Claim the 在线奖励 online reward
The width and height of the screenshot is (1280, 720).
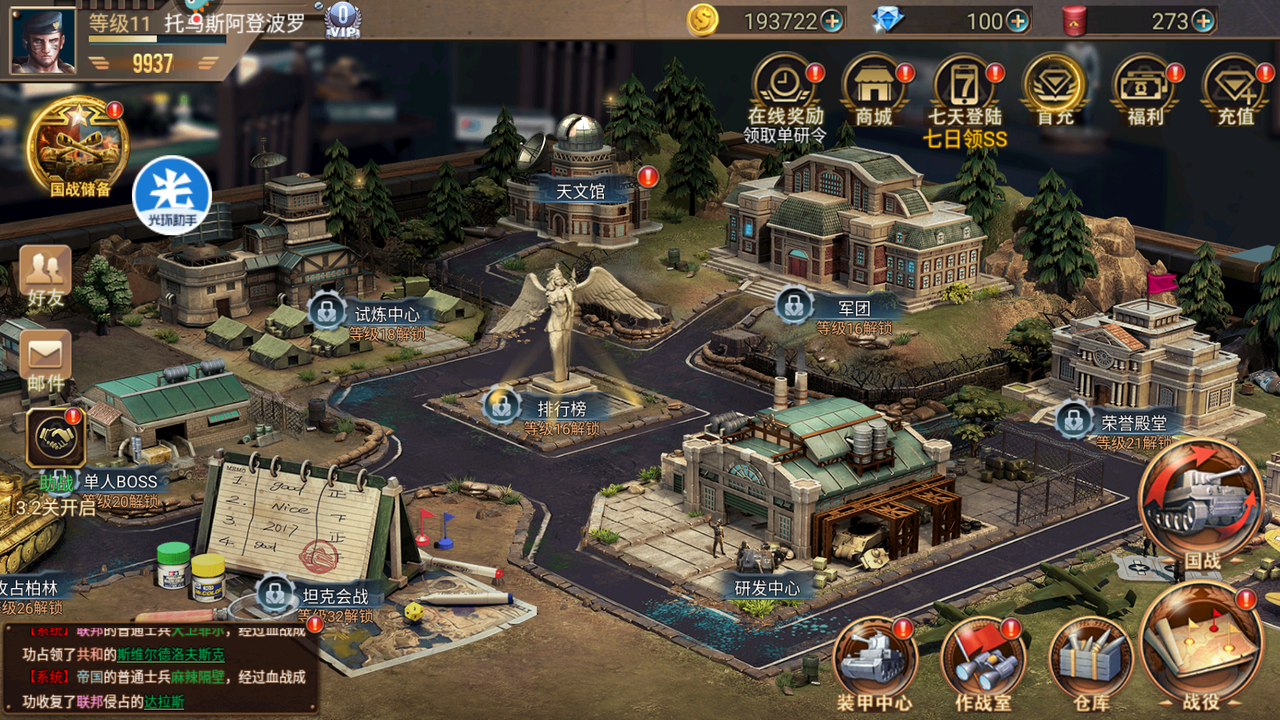(x=785, y=86)
